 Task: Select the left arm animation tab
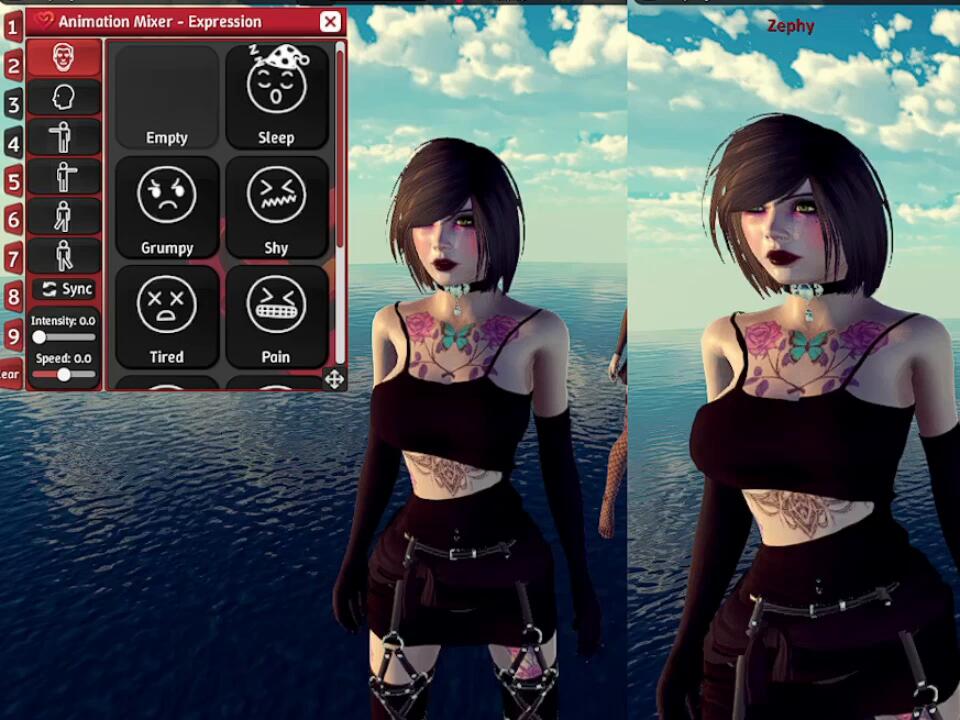(x=63, y=137)
